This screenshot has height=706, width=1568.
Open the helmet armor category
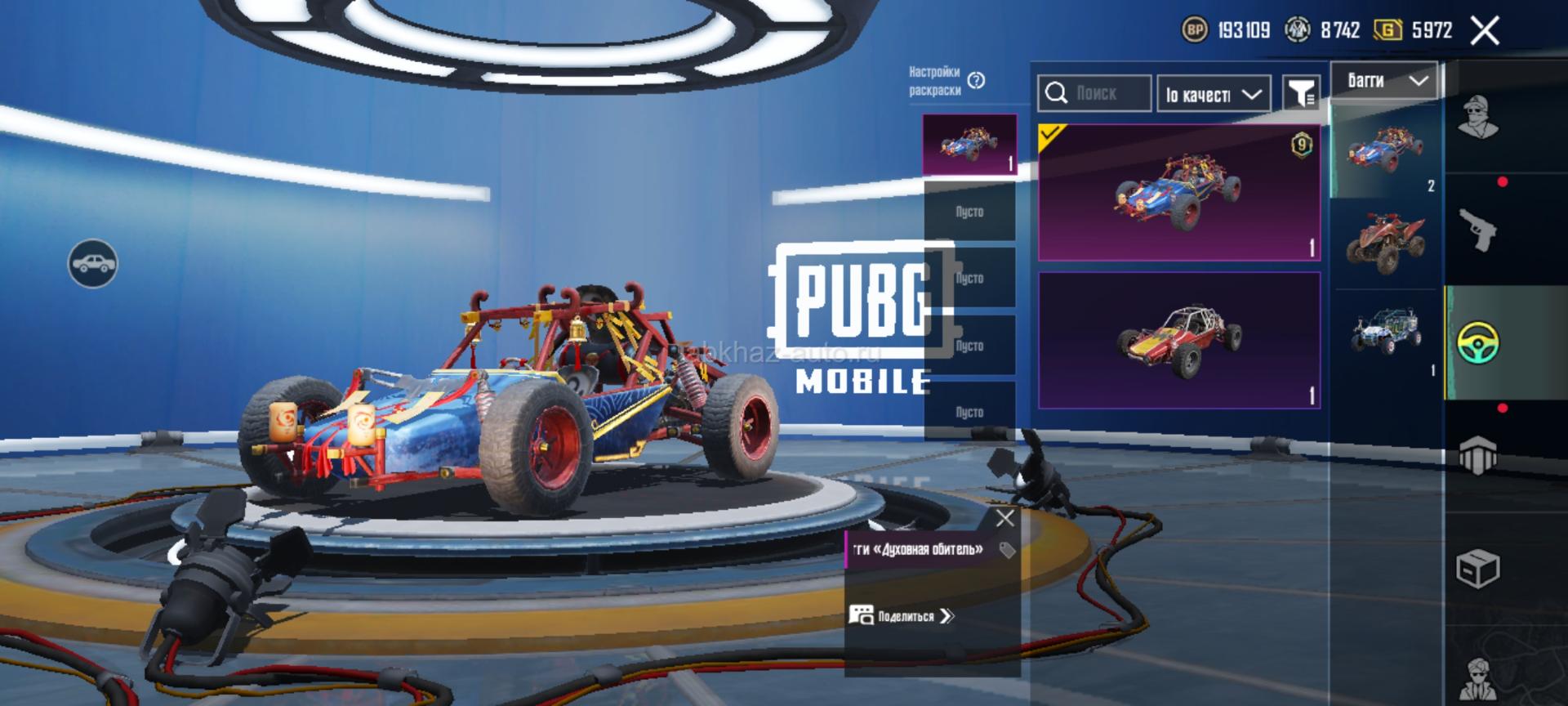click(x=1477, y=455)
